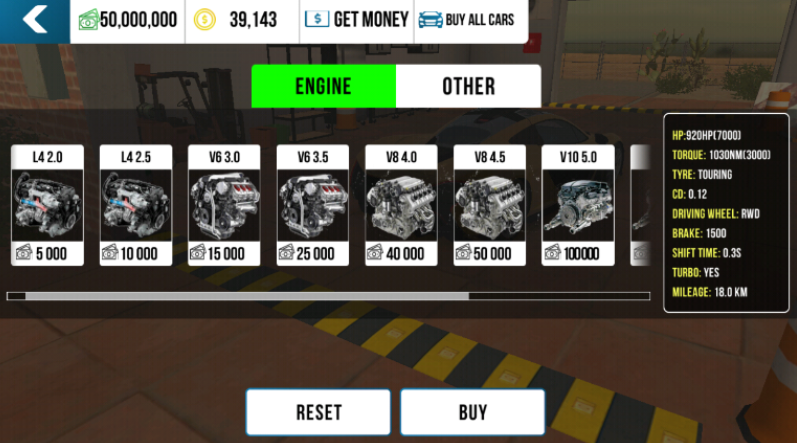The height and width of the screenshot is (443, 797).
Task: Choose the V8 4.0 engine
Action: point(401,205)
